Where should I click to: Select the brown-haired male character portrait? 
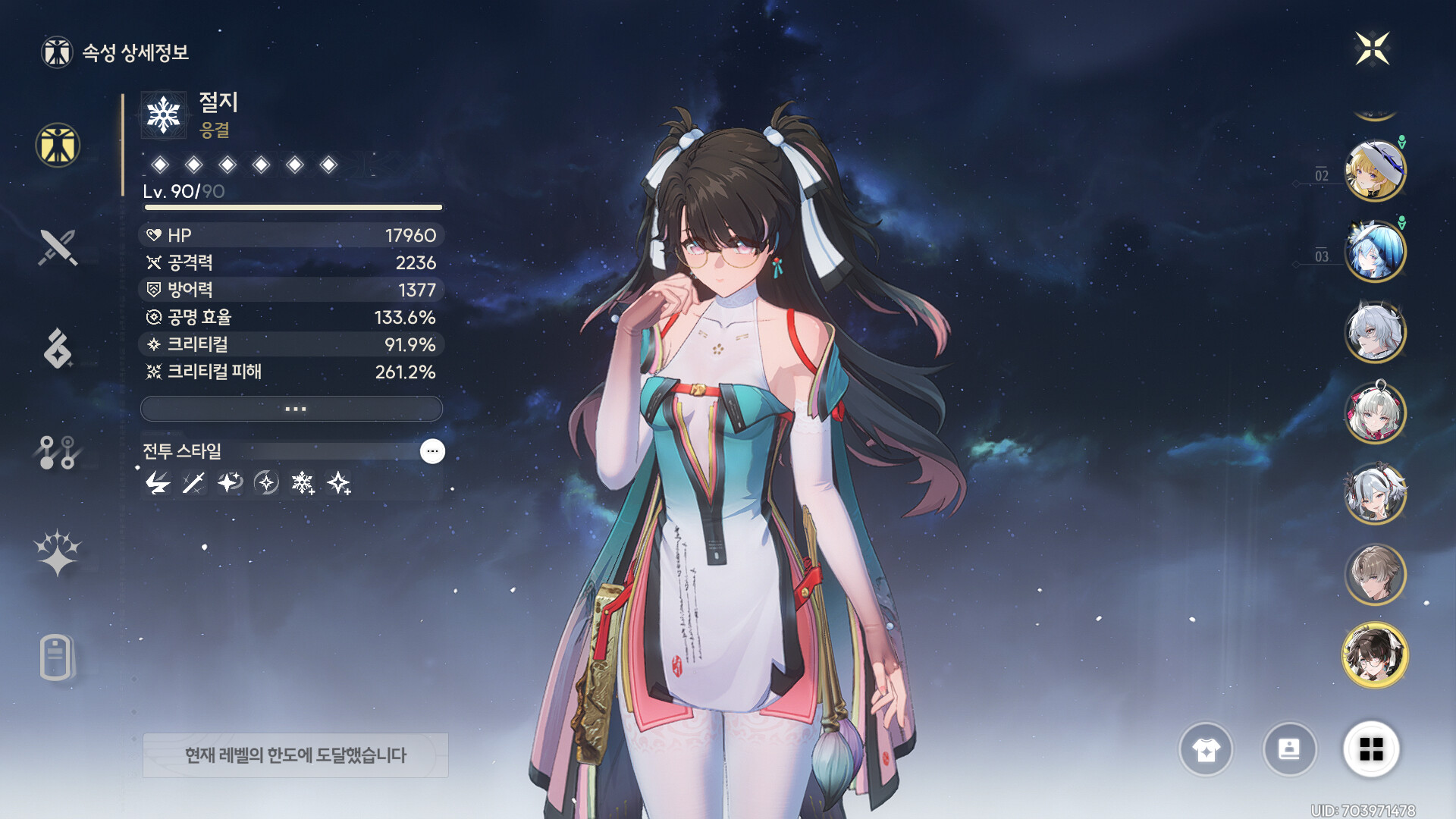click(x=1374, y=575)
